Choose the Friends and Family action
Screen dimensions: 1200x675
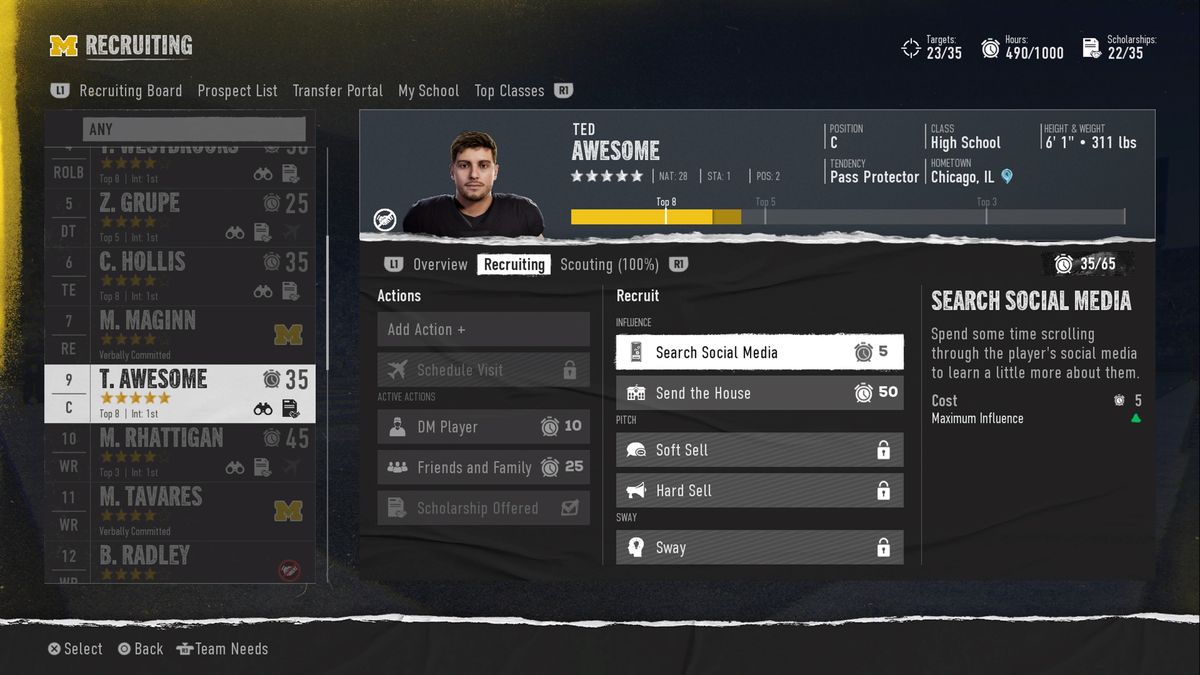(x=483, y=467)
